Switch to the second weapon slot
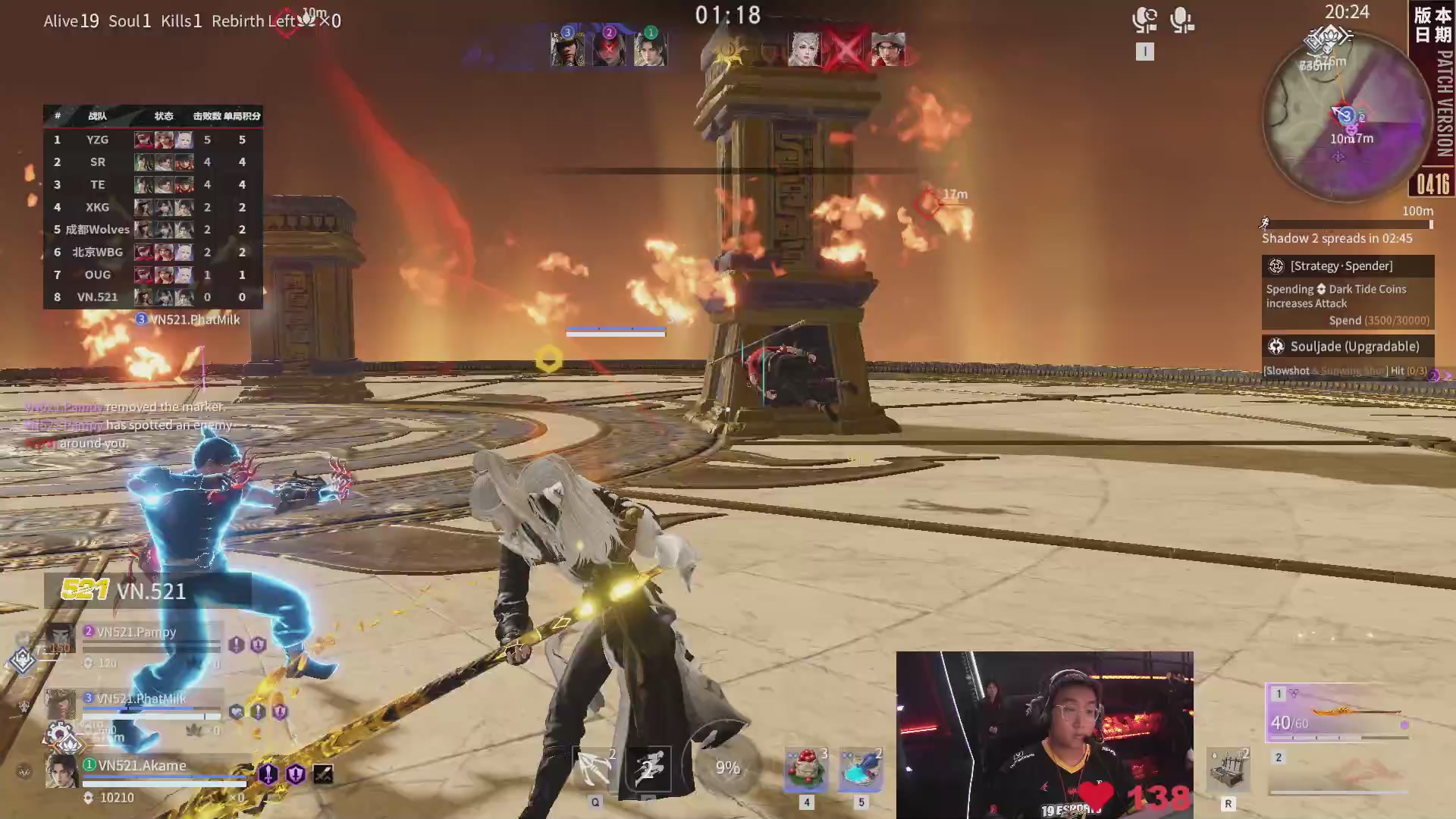Image resolution: width=1456 pixels, height=819 pixels. click(x=1339, y=773)
